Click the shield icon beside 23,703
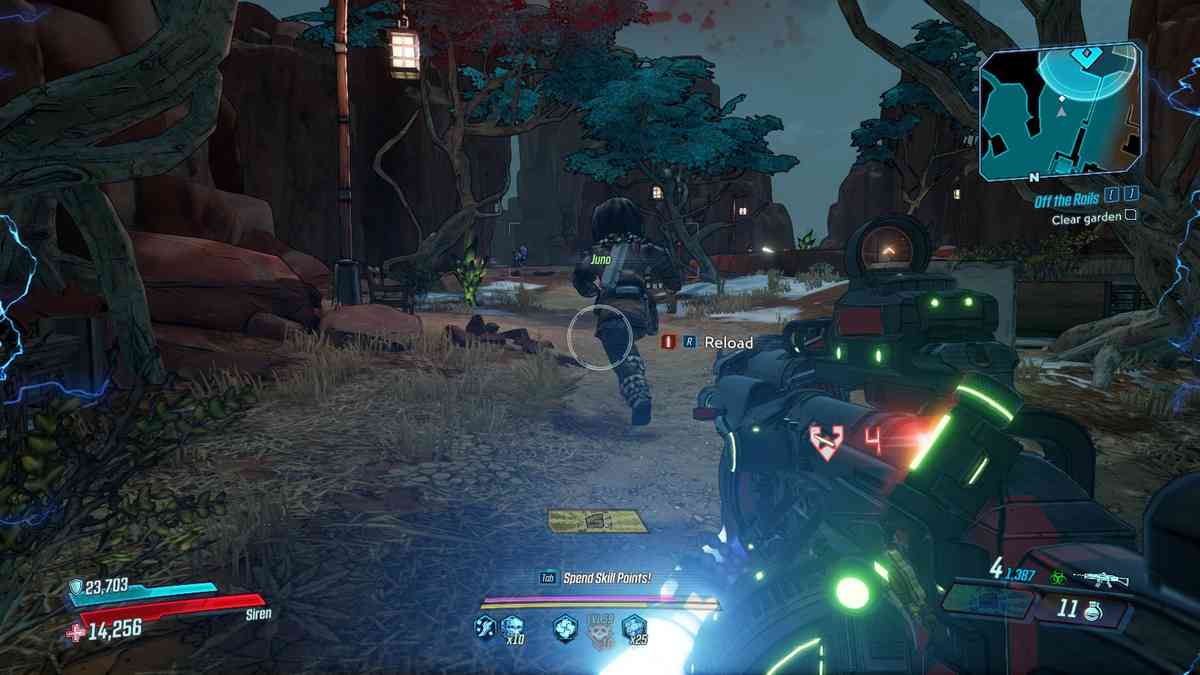Screen dimensions: 1200x675 click(x=77, y=587)
